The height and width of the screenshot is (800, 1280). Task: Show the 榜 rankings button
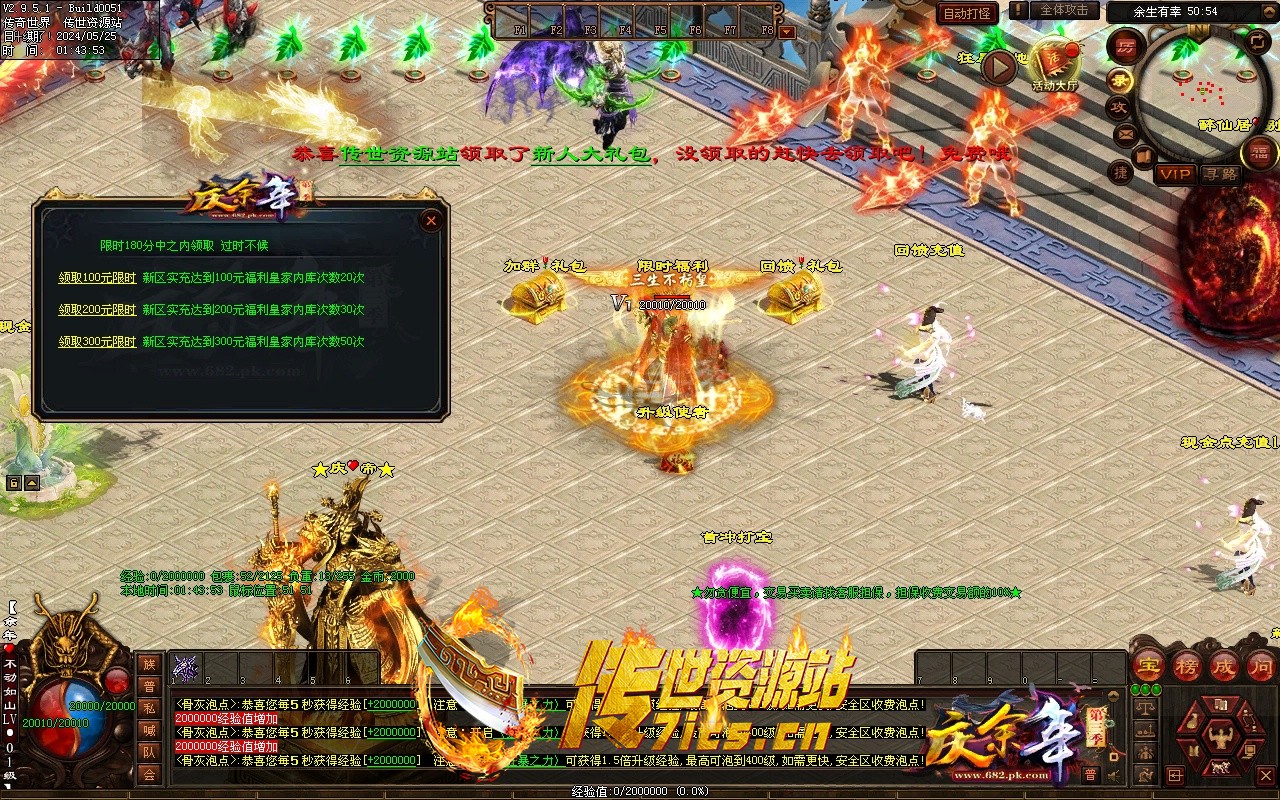pyautogui.click(x=1187, y=665)
